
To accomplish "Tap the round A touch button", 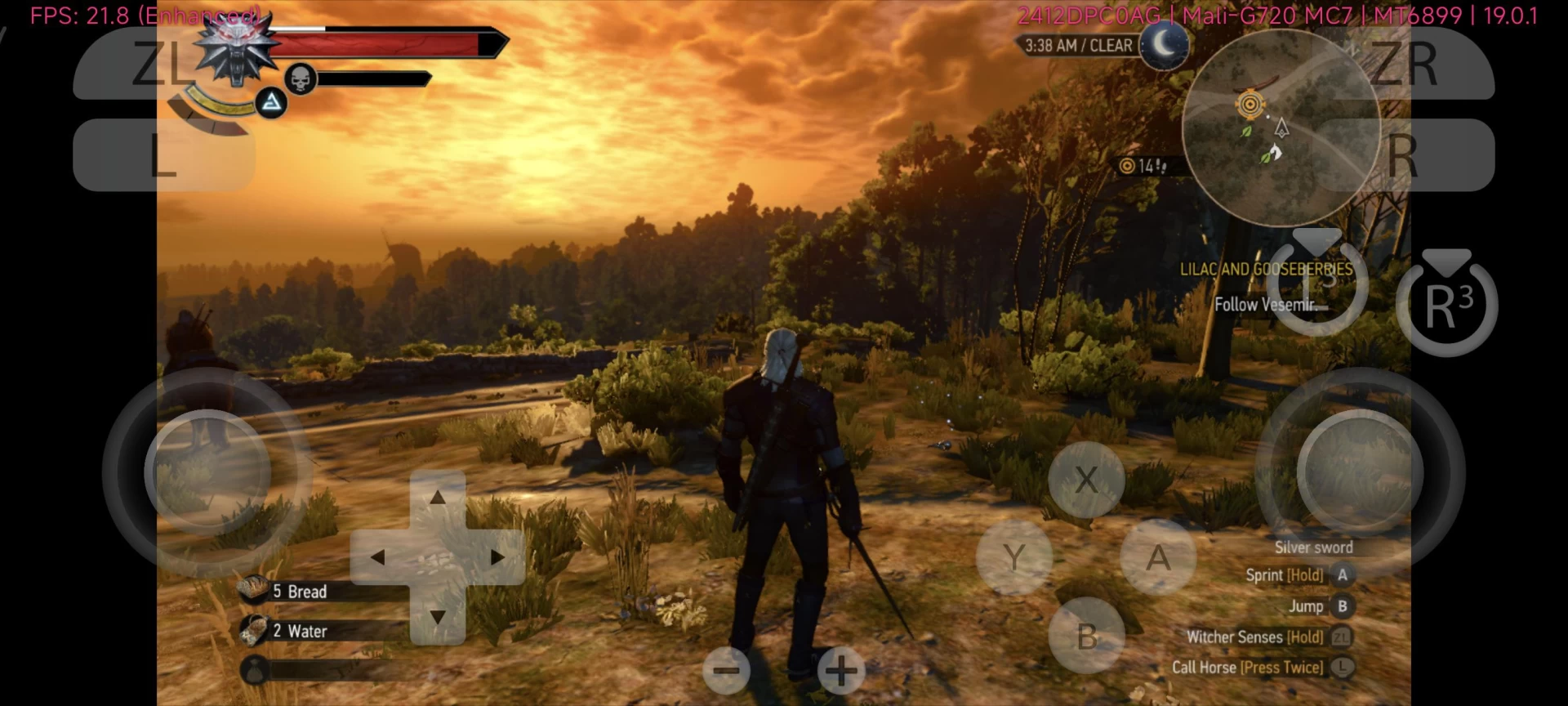I will coord(1158,558).
